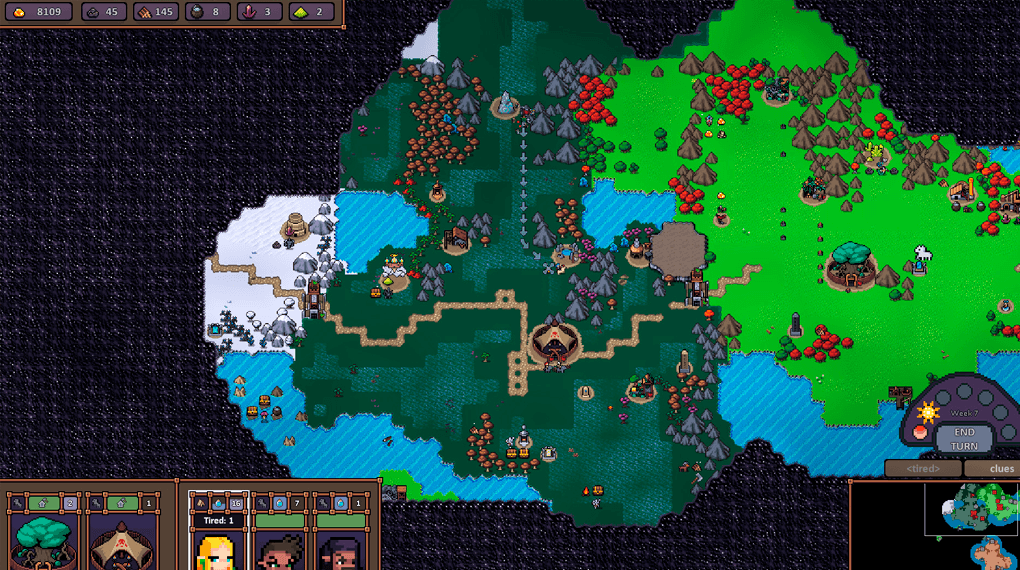Choose the brown-haired hero portrait
The image size is (1020, 570).
tap(279, 548)
